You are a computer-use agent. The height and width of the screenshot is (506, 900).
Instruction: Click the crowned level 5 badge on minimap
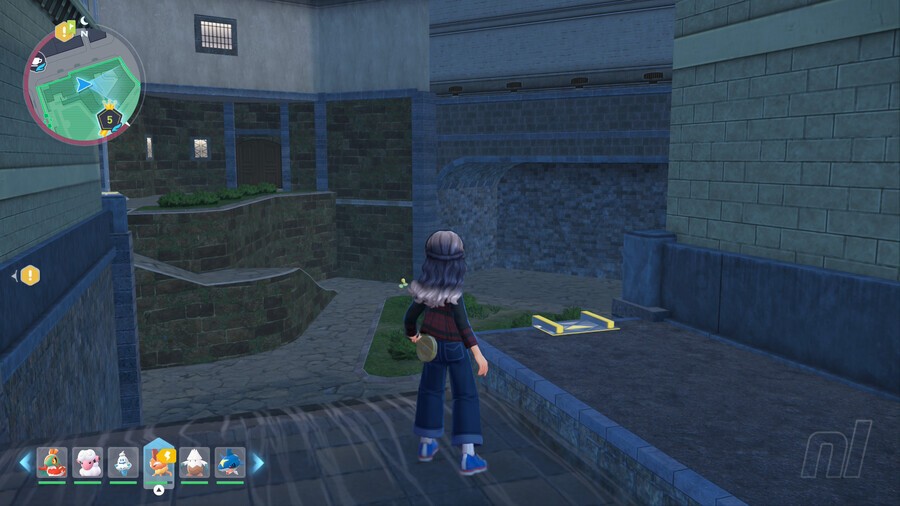click(109, 119)
